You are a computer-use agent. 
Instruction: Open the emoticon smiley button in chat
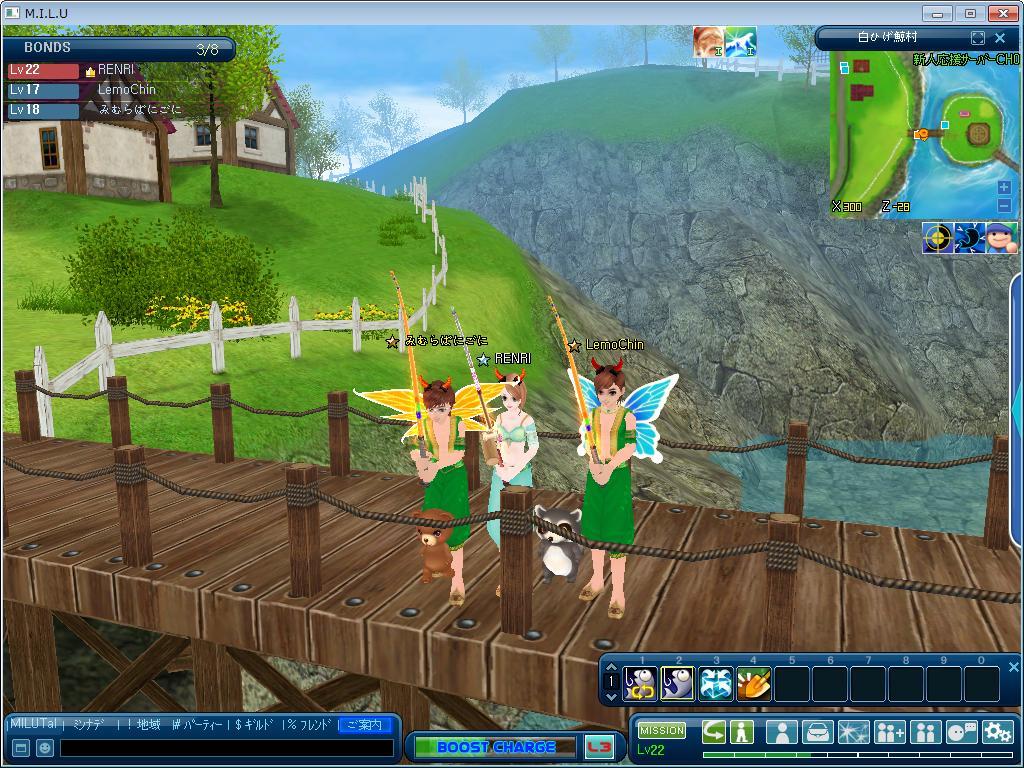pos(44,747)
